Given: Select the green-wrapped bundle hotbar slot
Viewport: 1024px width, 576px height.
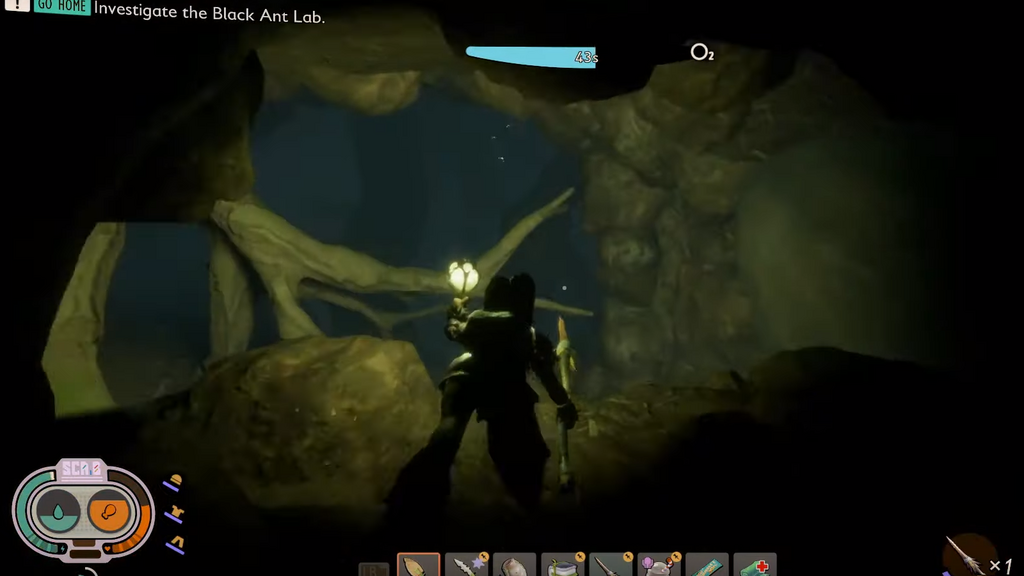Looking at the screenshot, I should (x=563, y=566).
